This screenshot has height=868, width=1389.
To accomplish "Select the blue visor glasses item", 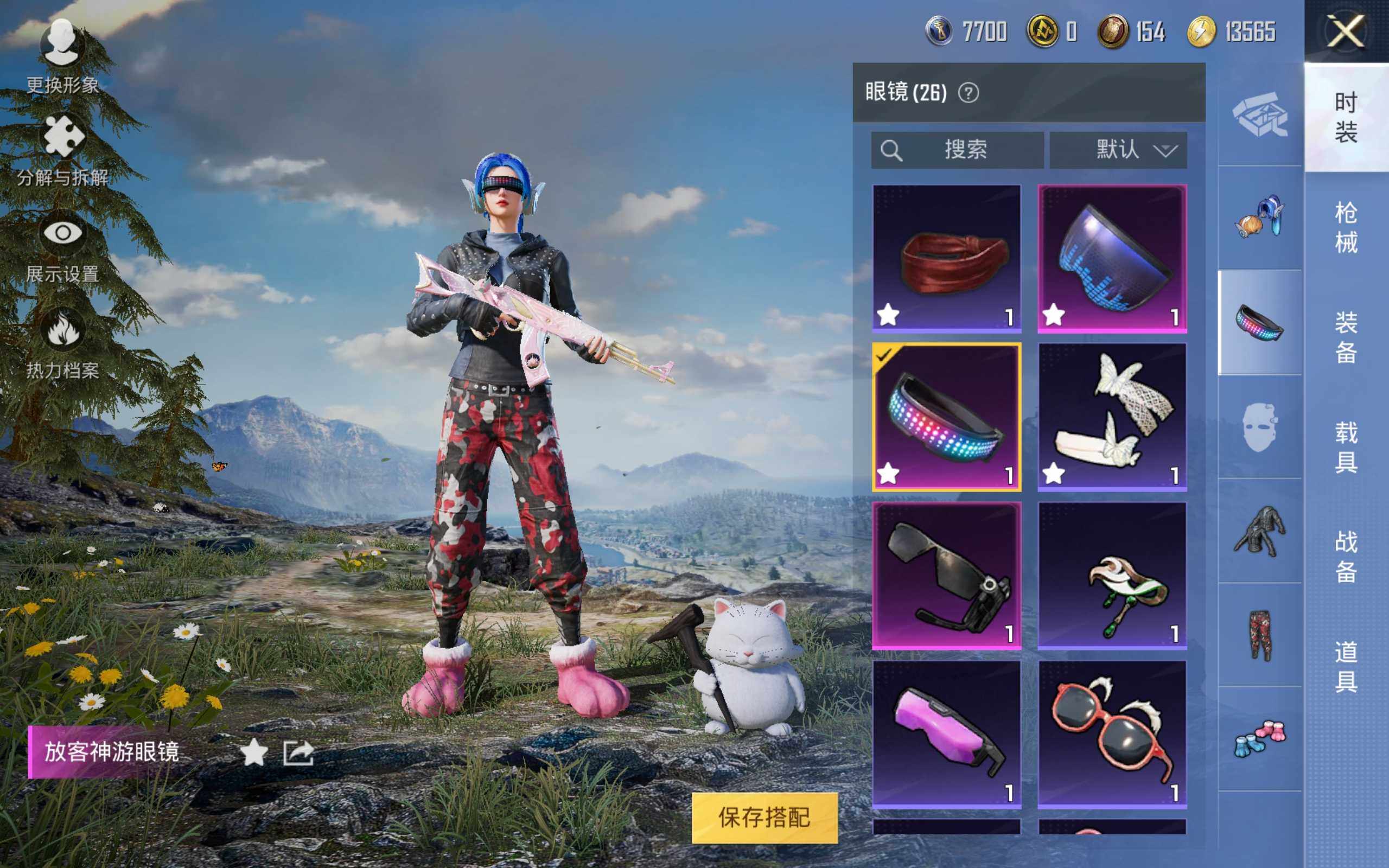I will (x=1112, y=258).
